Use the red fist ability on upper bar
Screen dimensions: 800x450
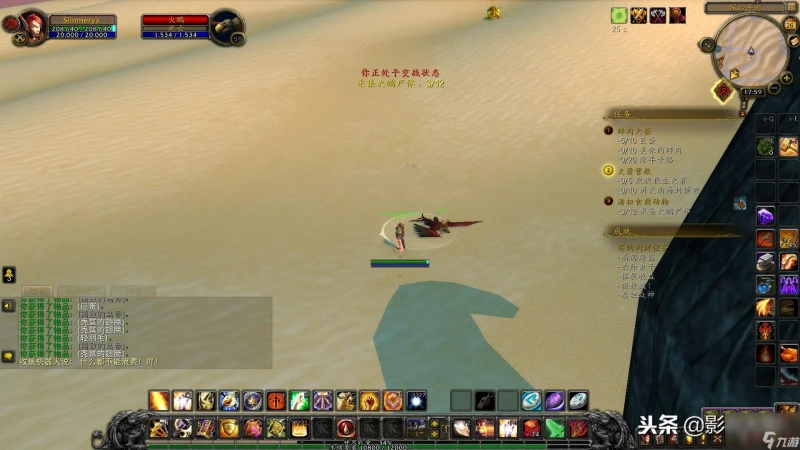tap(276, 401)
